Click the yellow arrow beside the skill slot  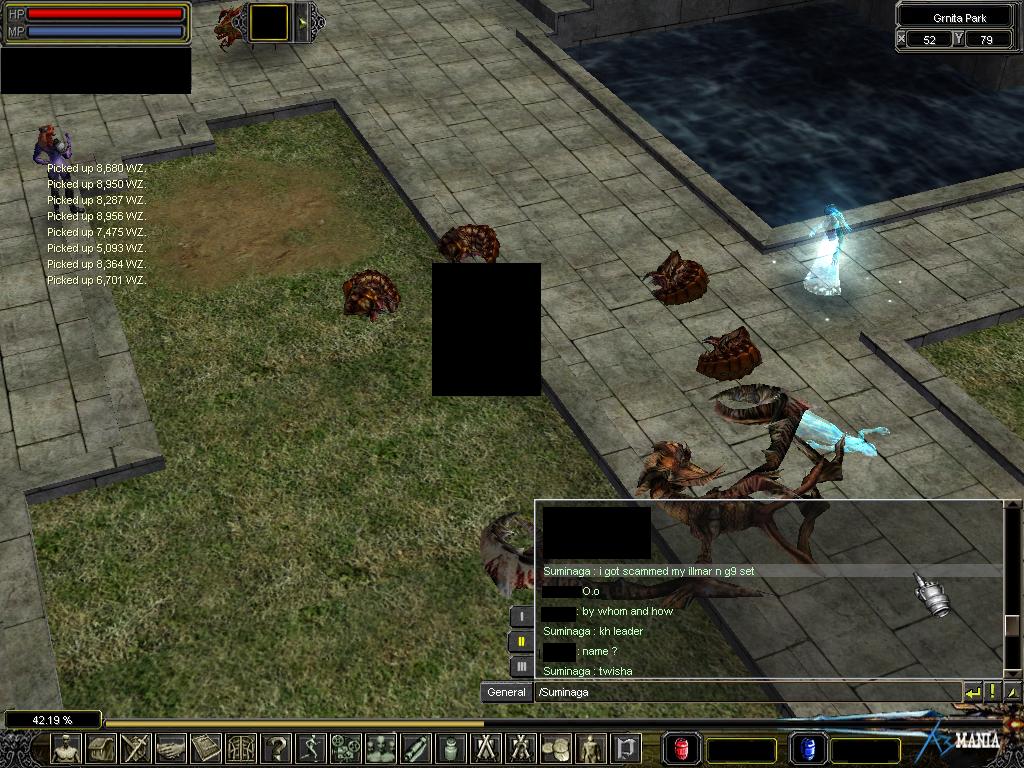tap(302, 22)
